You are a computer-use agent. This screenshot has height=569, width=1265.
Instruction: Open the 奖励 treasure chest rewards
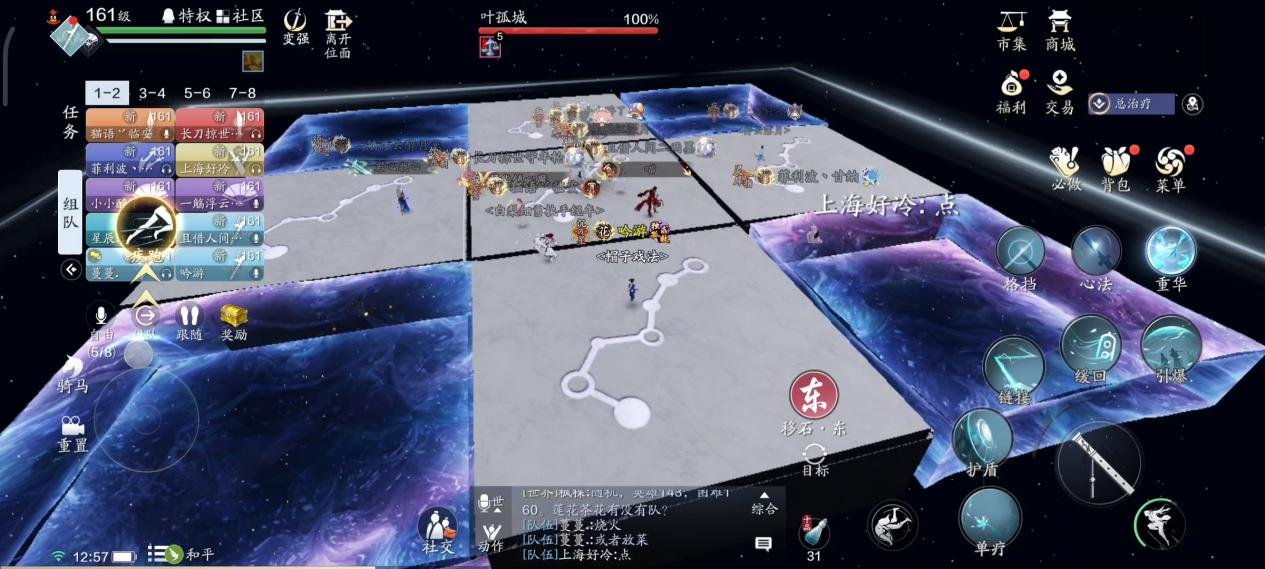click(x=234, y=318)
